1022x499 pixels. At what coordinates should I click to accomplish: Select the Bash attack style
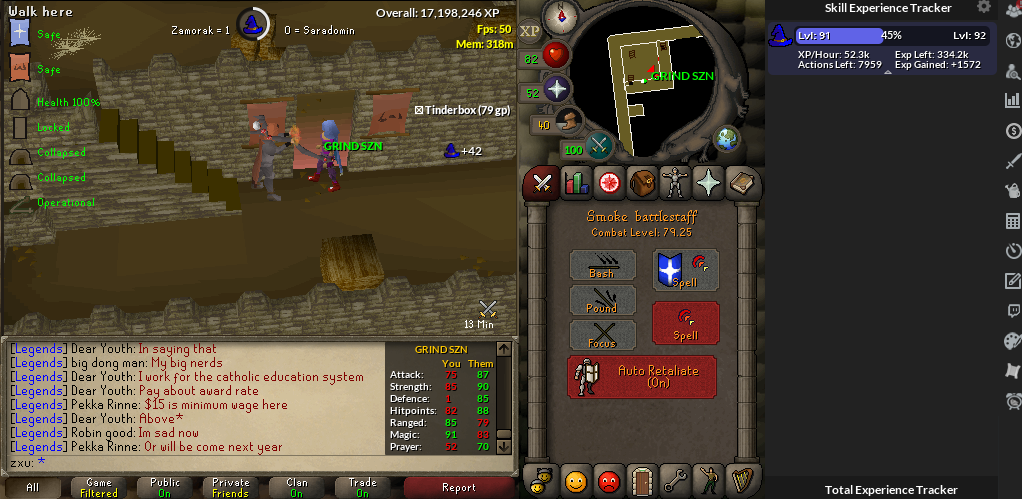(602, 265)
